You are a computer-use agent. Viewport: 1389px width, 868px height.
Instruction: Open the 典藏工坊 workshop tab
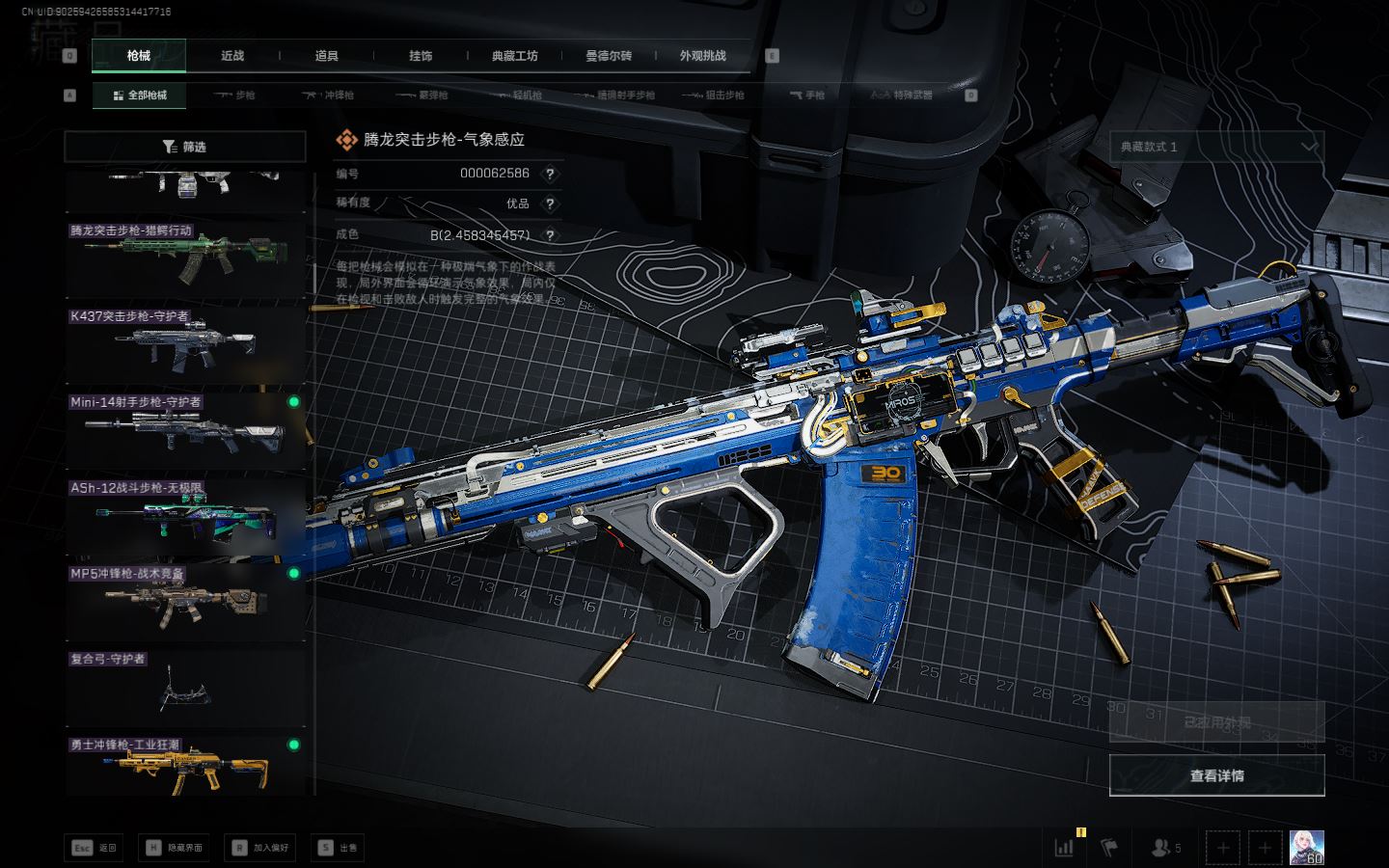click(515, 56)
